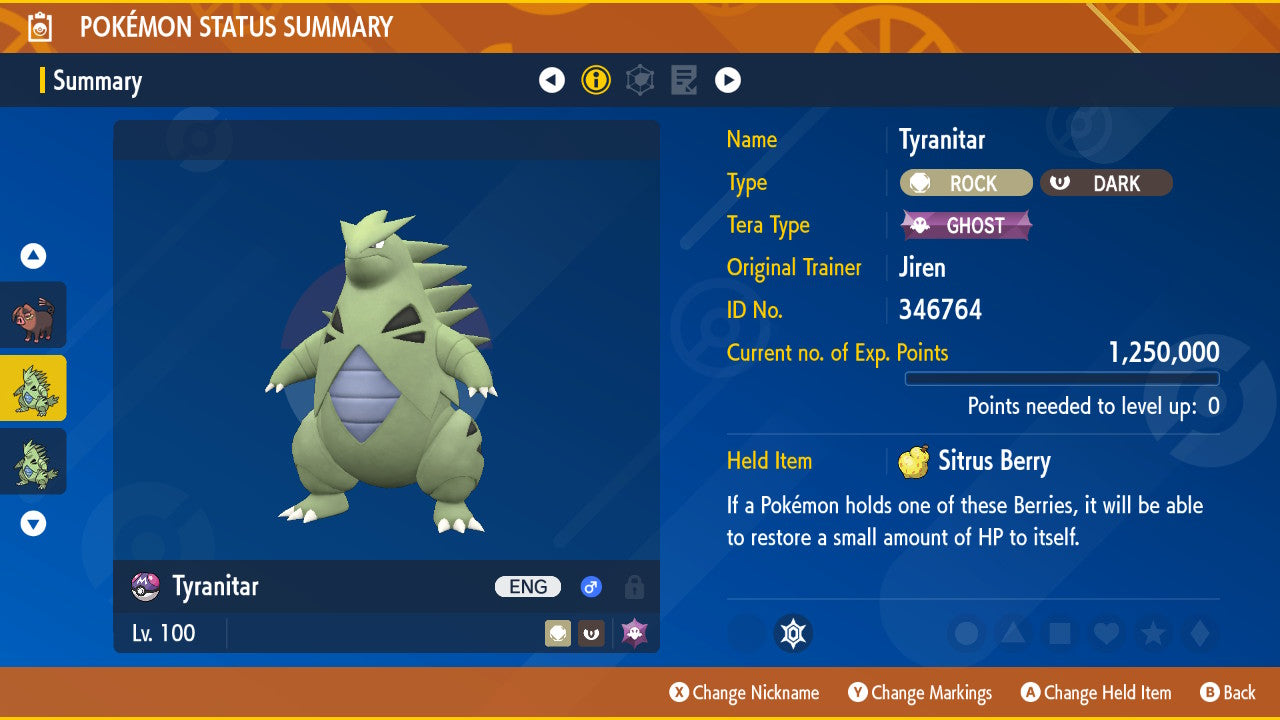Toggle the triangle marking

pyautogui.click(x=1013, y=633)
